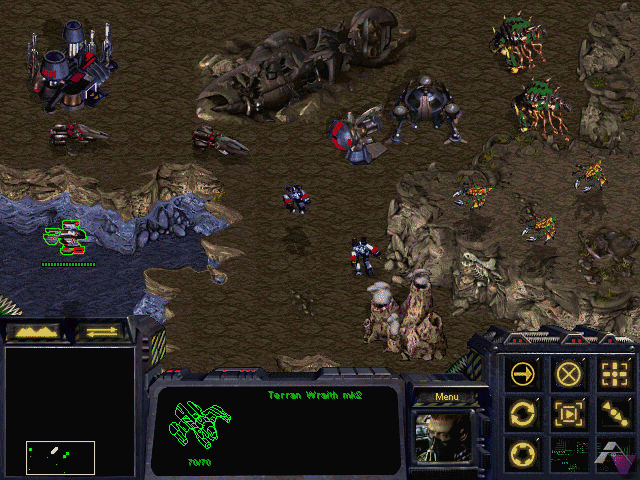640x480 pixels.
Task: Select the Patrol circular arrows command
Action: pyautogui.click(x=522, y=411)
